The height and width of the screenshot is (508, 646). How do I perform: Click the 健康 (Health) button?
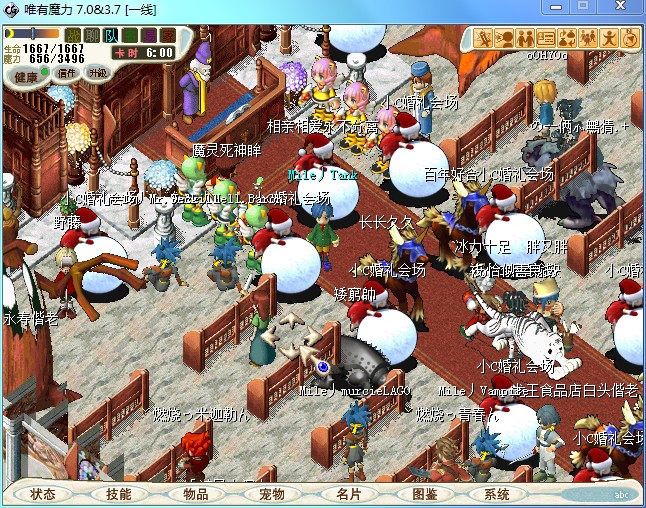click(x=27, y=76)
